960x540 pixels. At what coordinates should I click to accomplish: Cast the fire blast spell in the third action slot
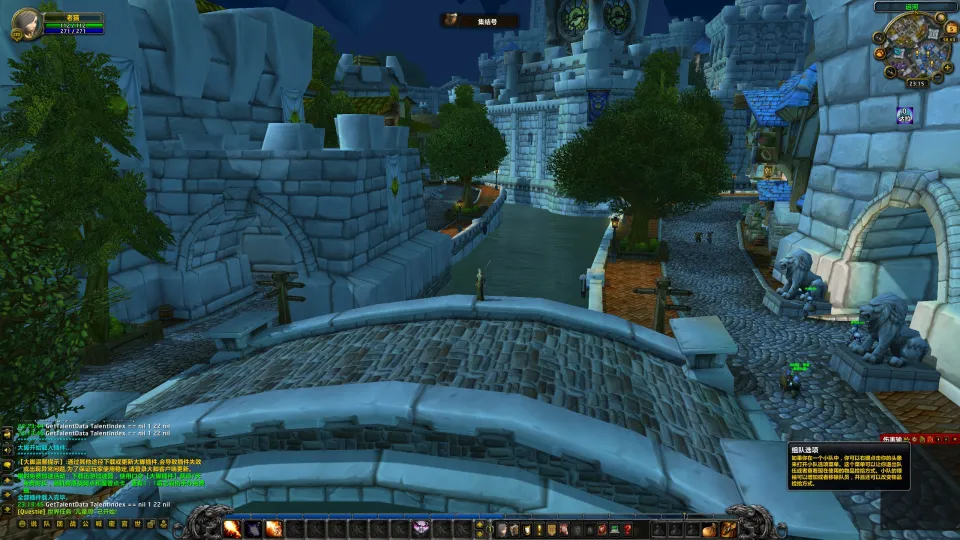point(273,528)
